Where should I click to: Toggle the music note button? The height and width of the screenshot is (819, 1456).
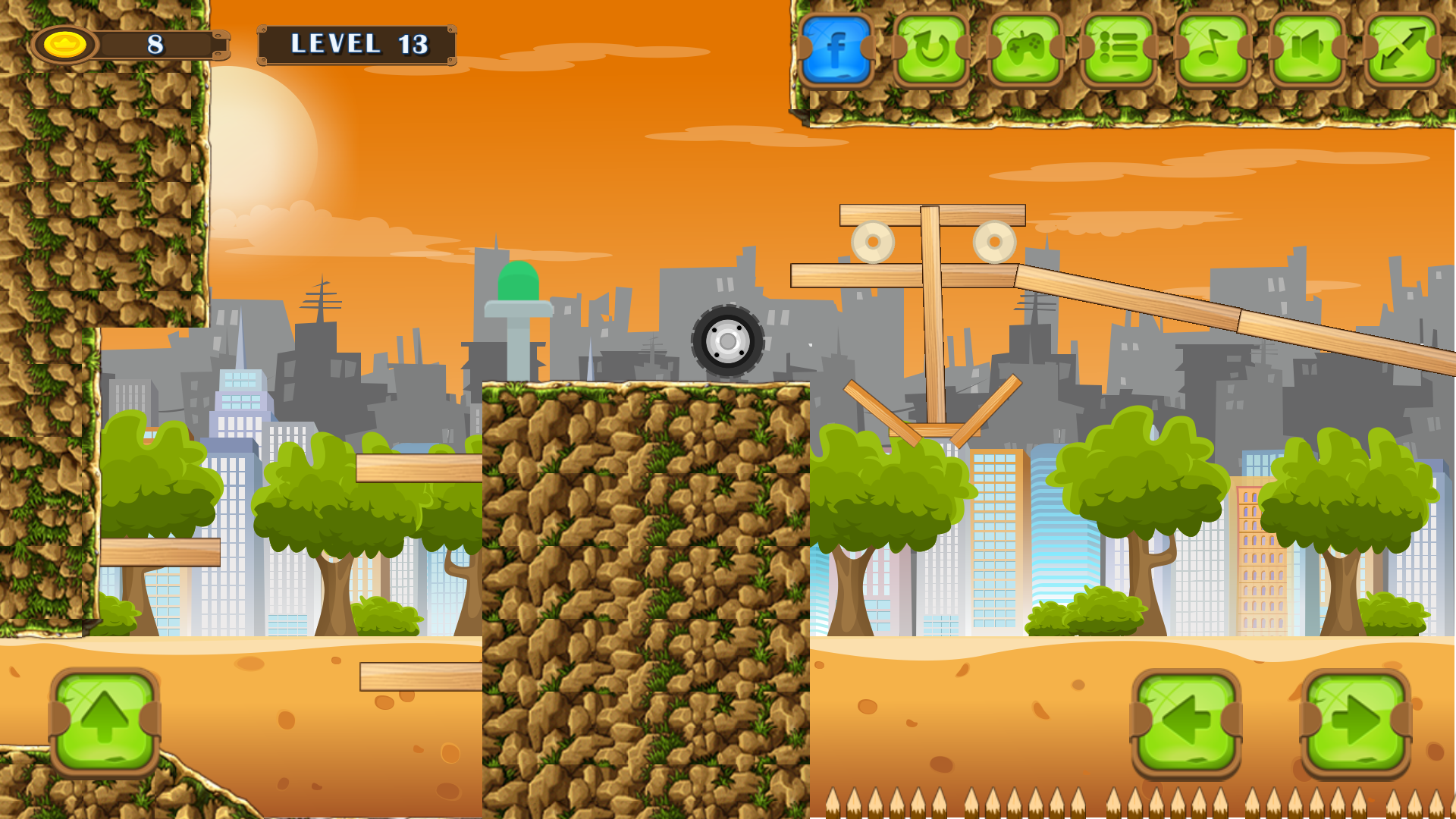[x=1213, y=49]
